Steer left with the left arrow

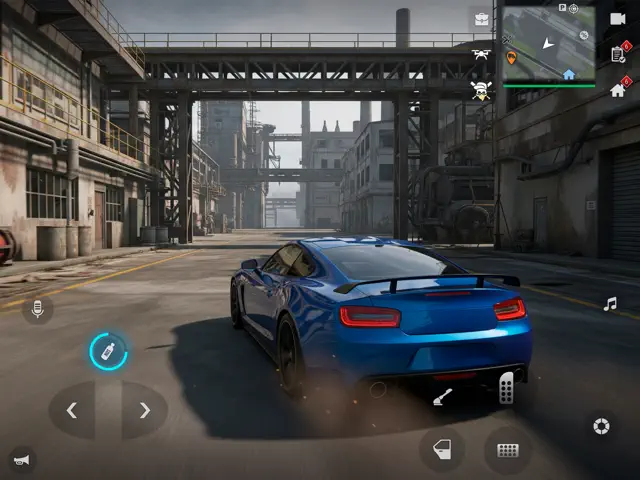(x=72, y=410)
